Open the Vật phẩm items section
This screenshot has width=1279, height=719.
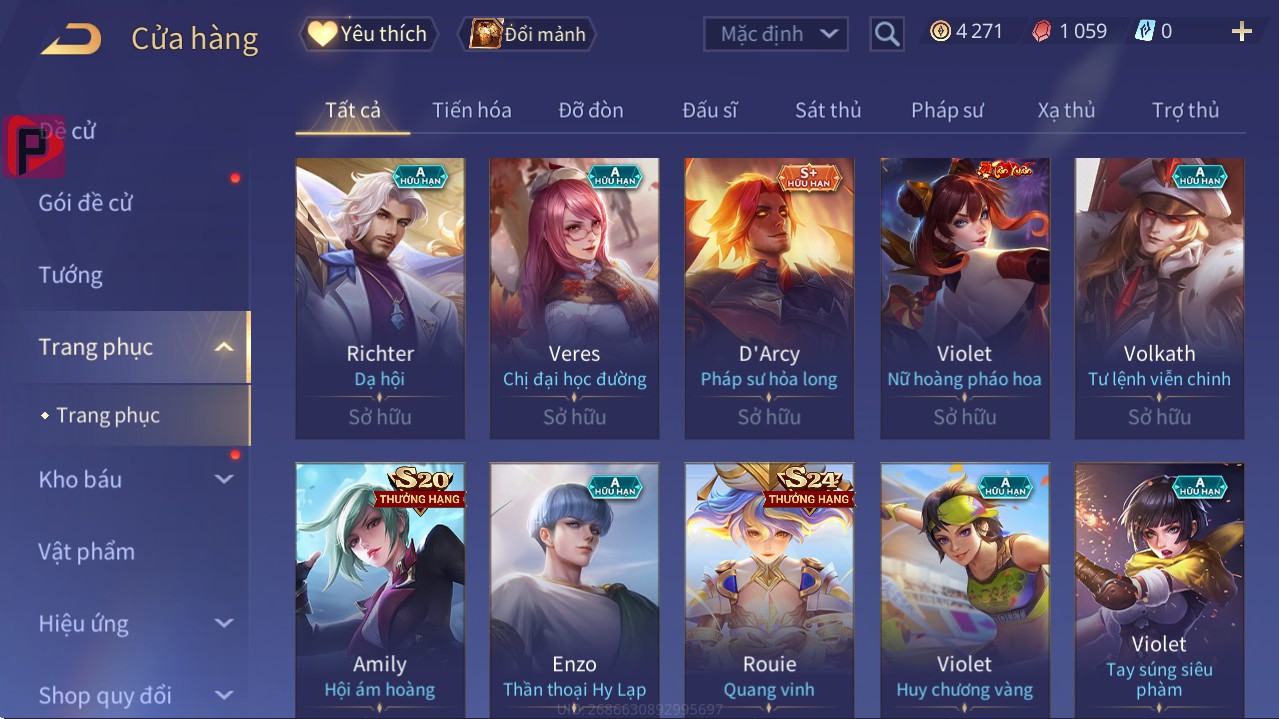pos(86,551)
